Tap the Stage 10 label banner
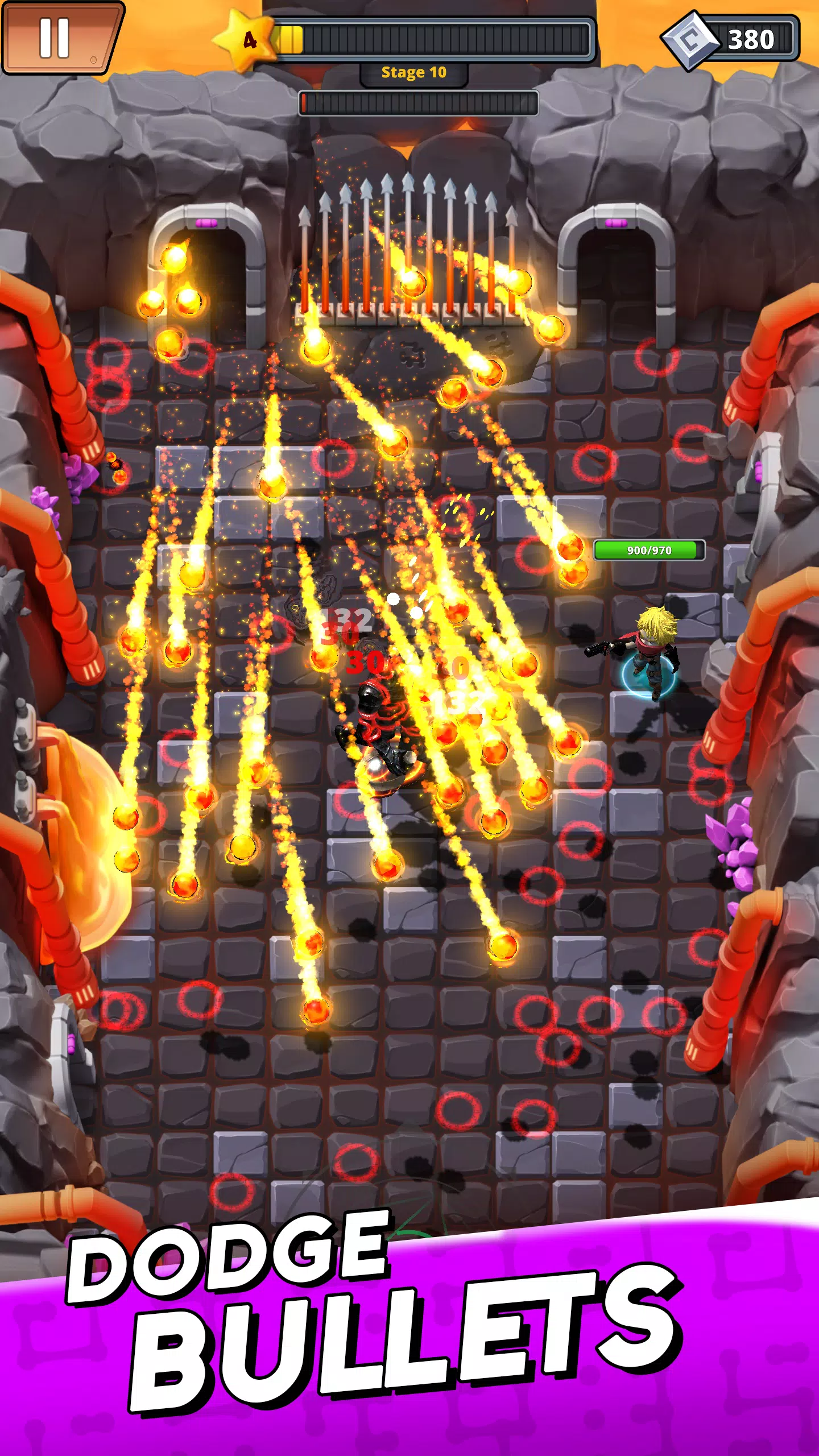The height and width of the screenshot is (1456, 819). [x=414, y=72]
